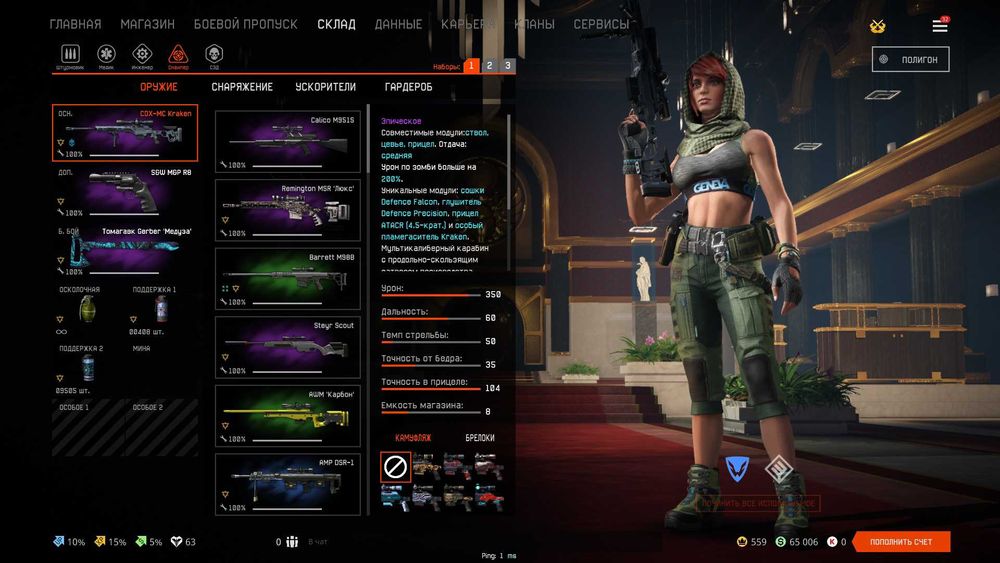This screenshot has height=563, width=1000.
Task: Open the Магазин menu
Action: tap(147, 24)
